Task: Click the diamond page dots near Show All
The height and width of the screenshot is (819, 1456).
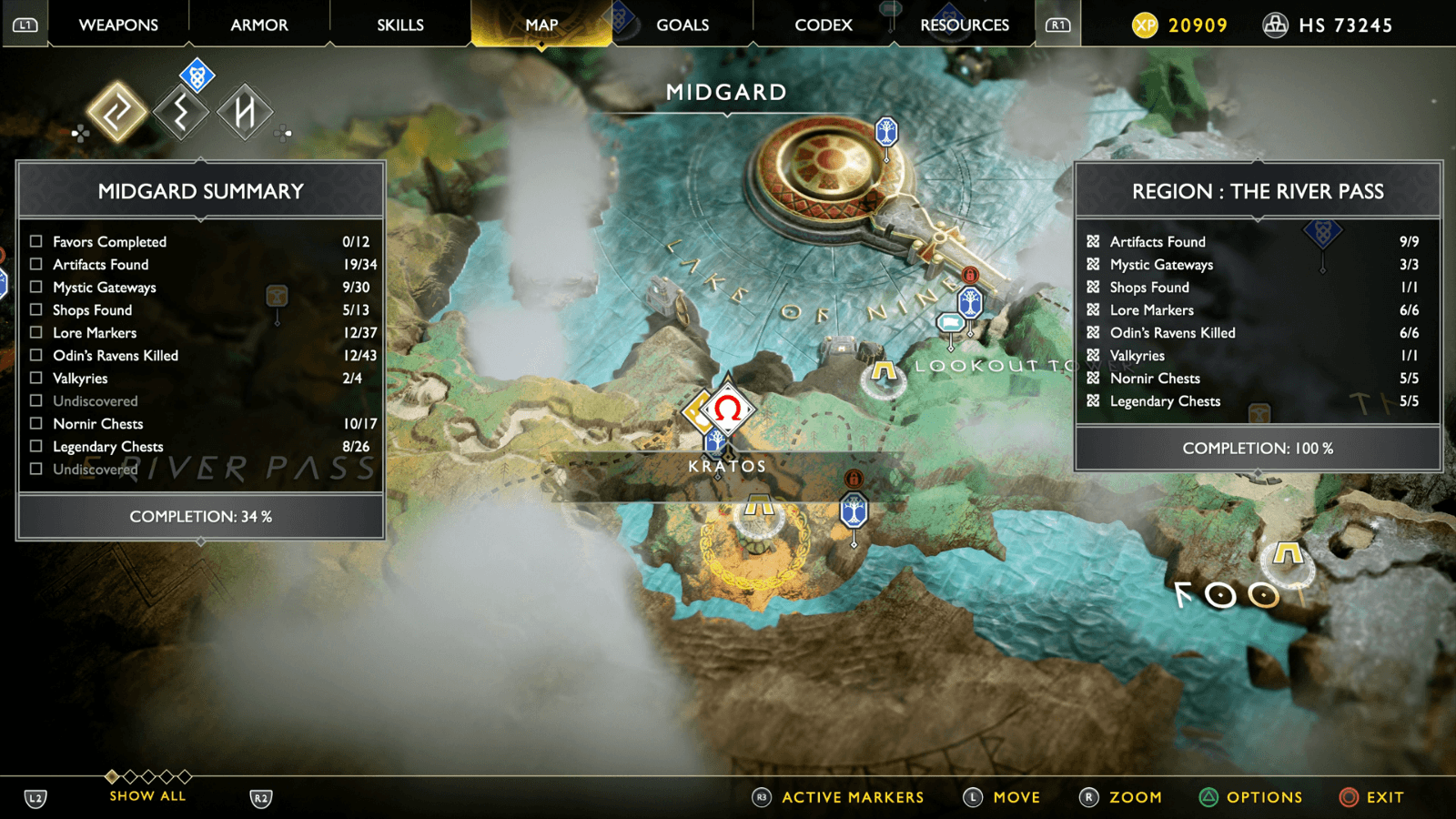Action: (147, 776)
